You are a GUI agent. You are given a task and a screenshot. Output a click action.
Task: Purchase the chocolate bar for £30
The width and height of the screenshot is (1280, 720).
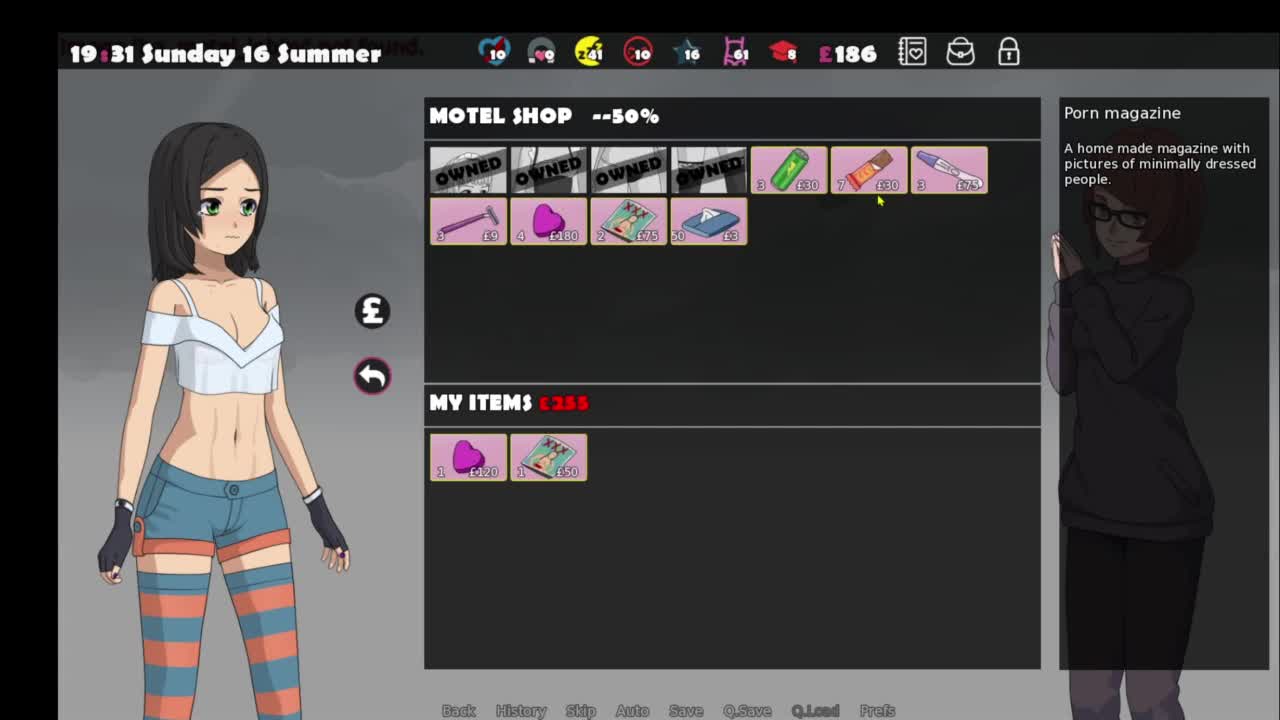point(869,170)
